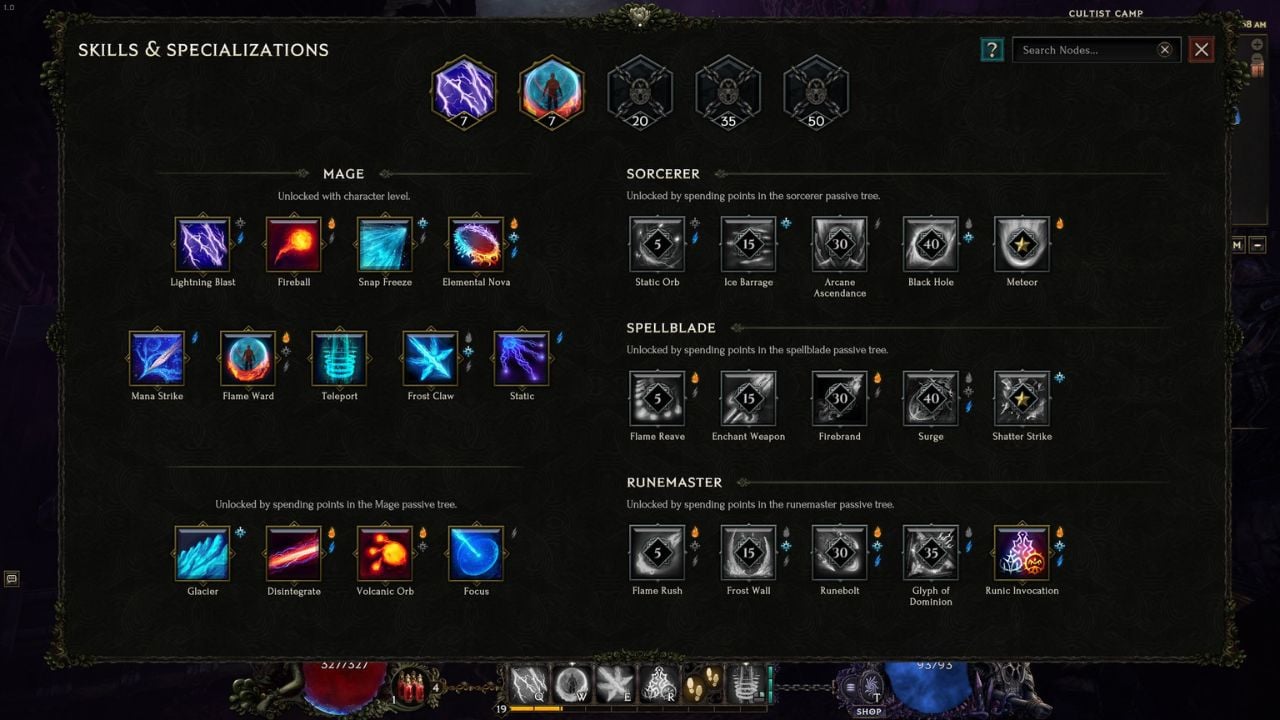Open the help question mark button
The width and height of the screenshot is (1280, 720).
pyautogui.click(x=991, y=49)
